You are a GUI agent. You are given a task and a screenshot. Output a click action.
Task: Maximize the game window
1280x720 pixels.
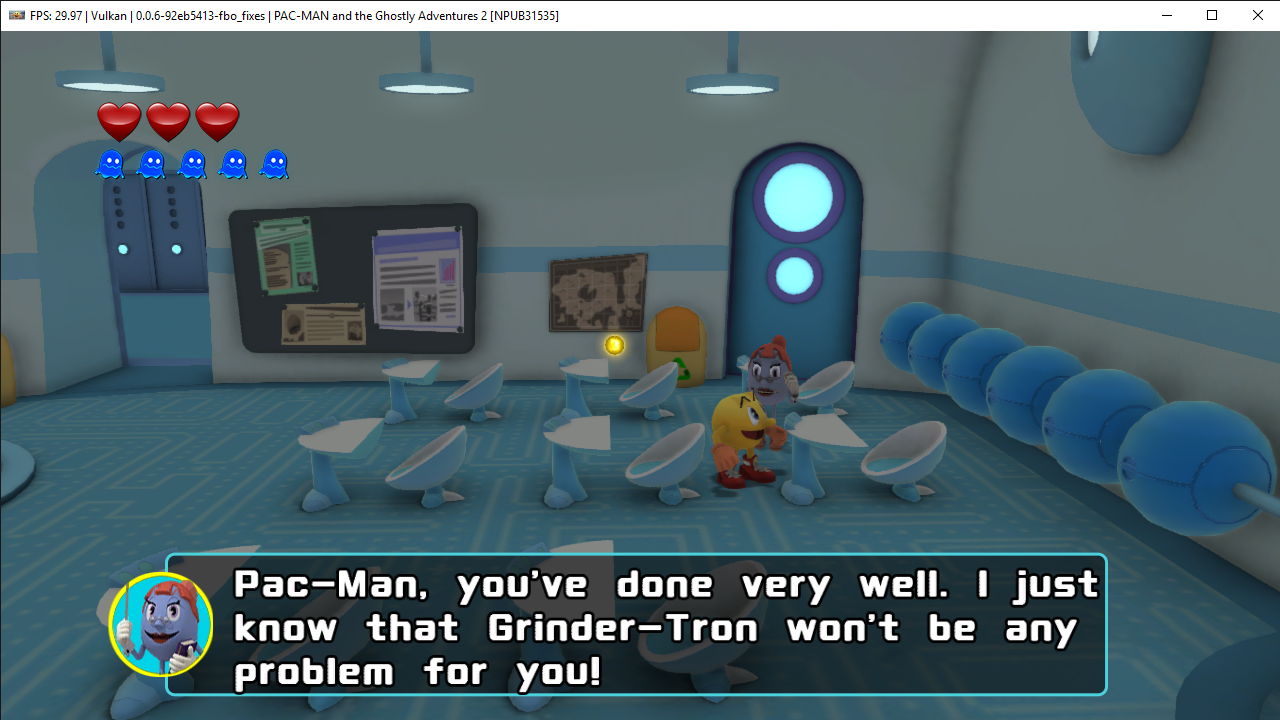[x=1211, y=15]
